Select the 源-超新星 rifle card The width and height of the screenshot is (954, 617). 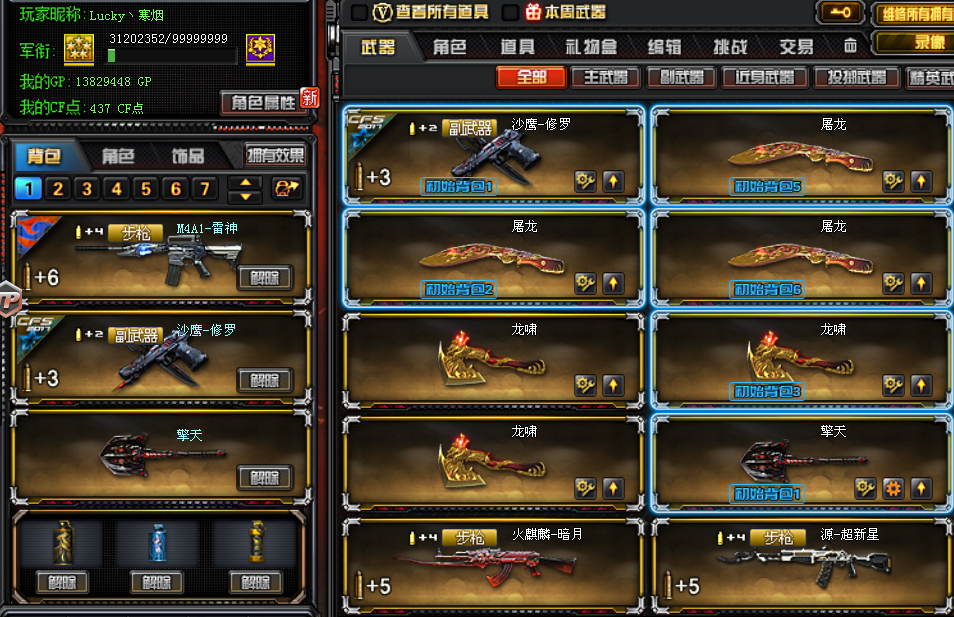click(802, 566)
